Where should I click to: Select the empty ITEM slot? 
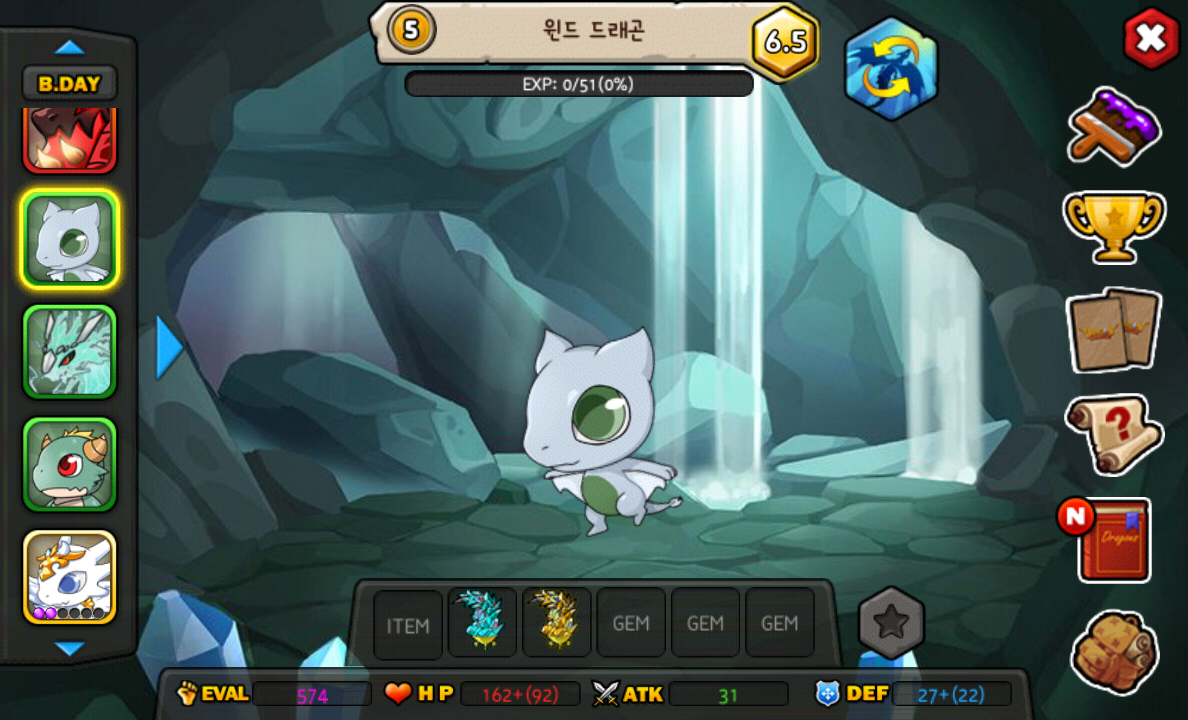pyautogui.click(x=408, y=624)
